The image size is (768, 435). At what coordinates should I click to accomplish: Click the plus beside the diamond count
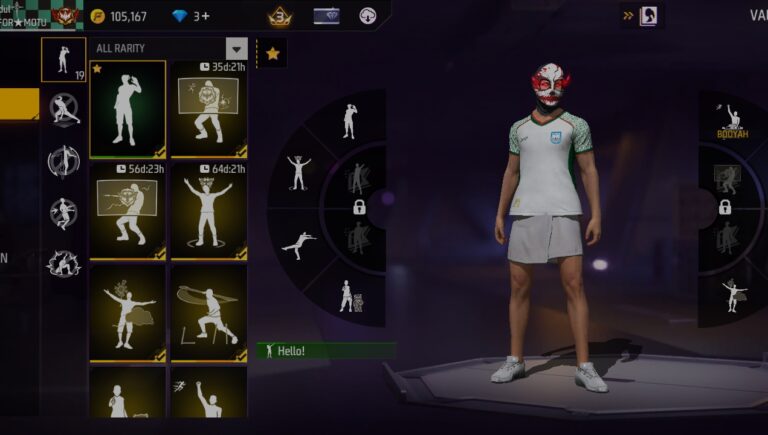(205, 16)
